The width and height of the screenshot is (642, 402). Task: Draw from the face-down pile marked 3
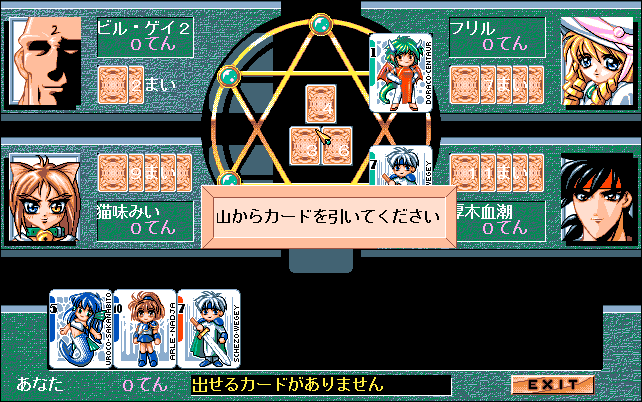coord(305,146)
